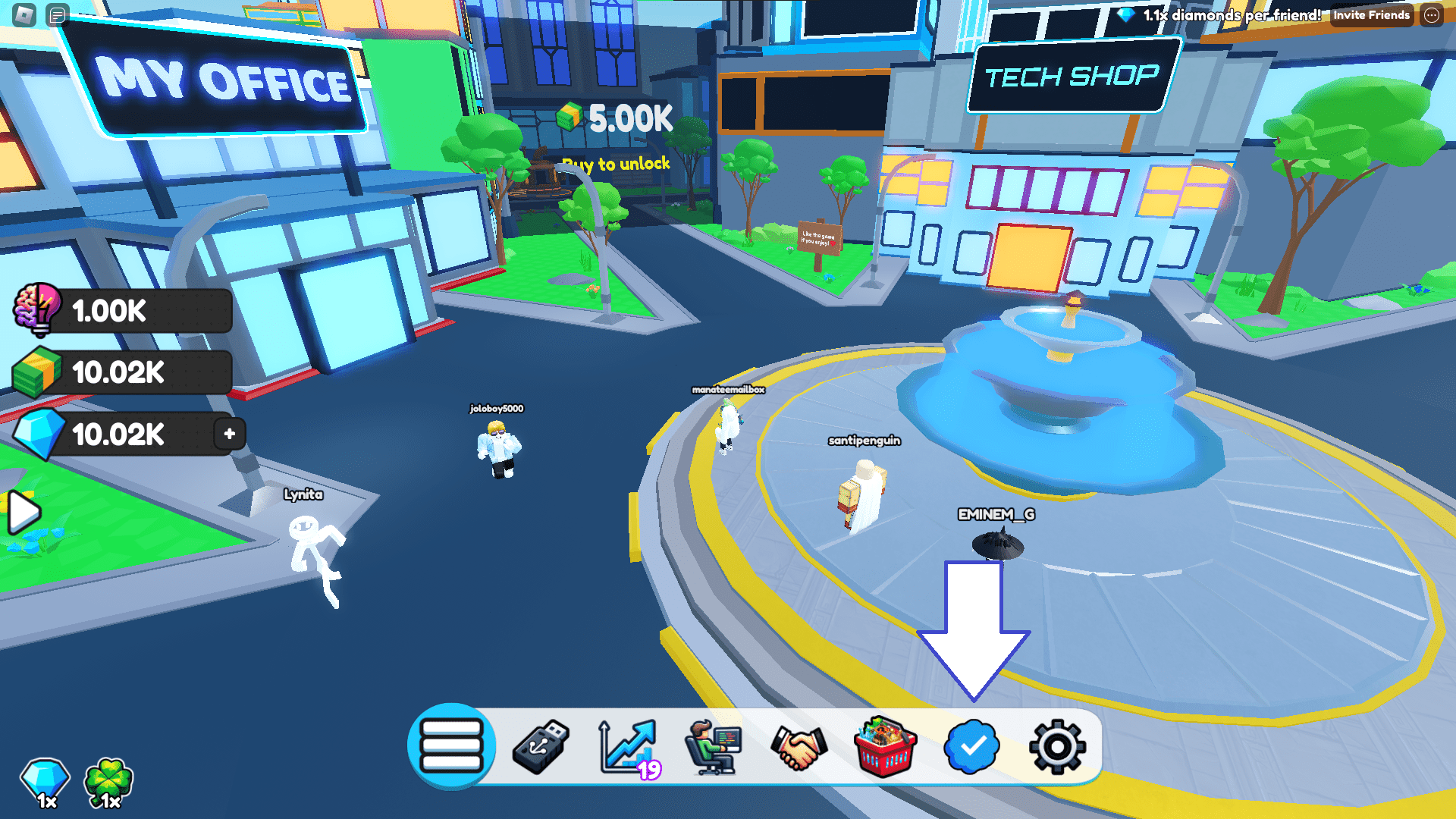
Task: Click the diamond 1x boost indicator
Action: 43,781
